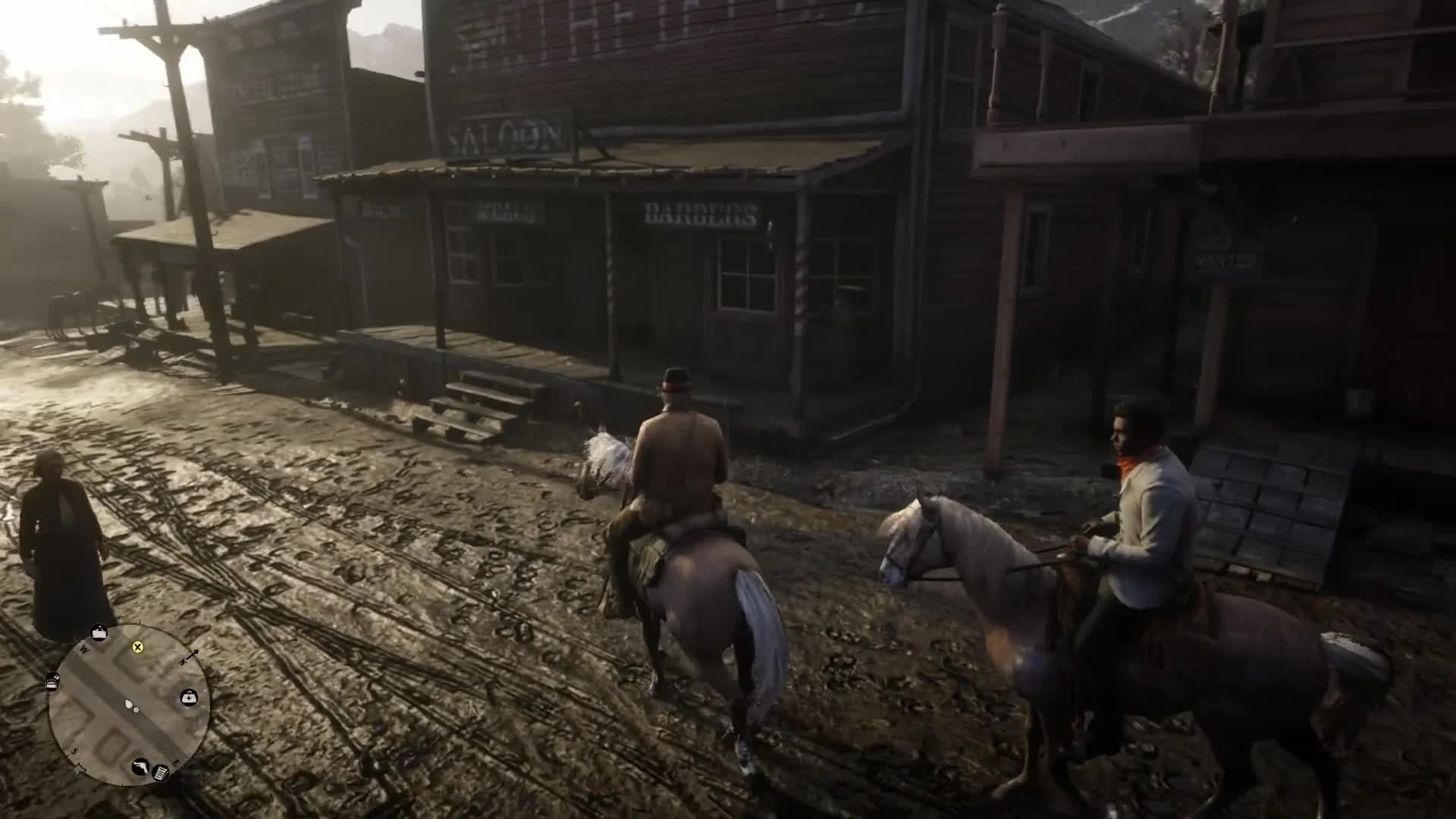Click the north compass arrow on the minimap
The image size is (1456, 819).
pos(196,652)
